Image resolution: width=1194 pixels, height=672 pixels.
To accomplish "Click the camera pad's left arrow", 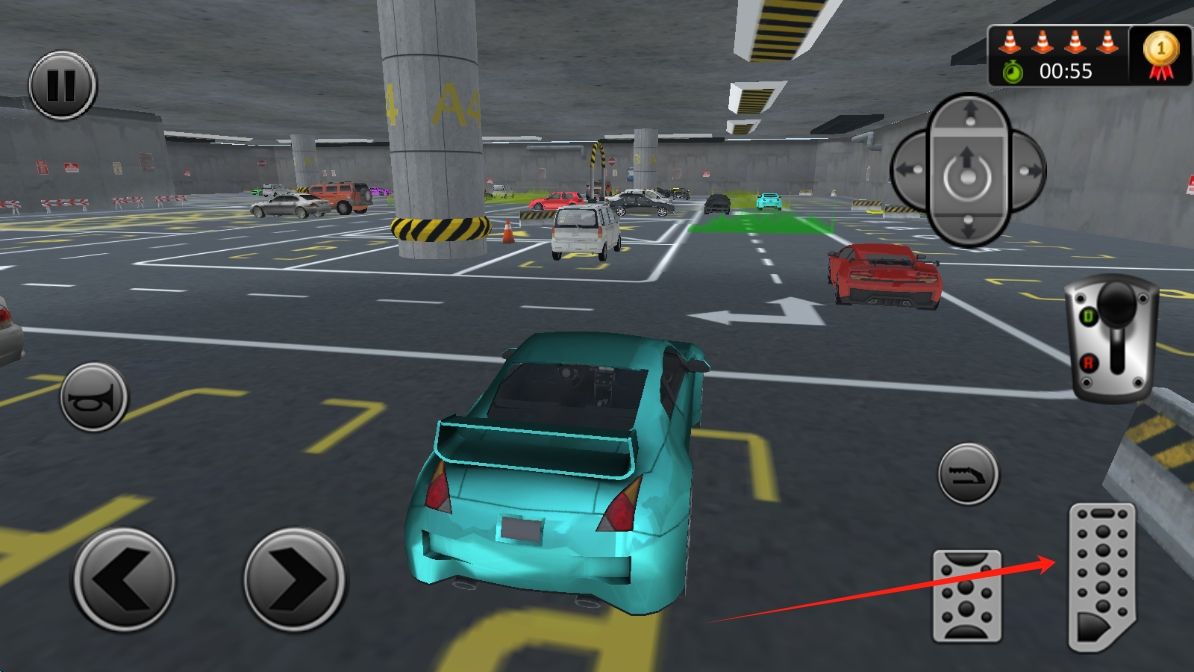I will click(908, 171).
